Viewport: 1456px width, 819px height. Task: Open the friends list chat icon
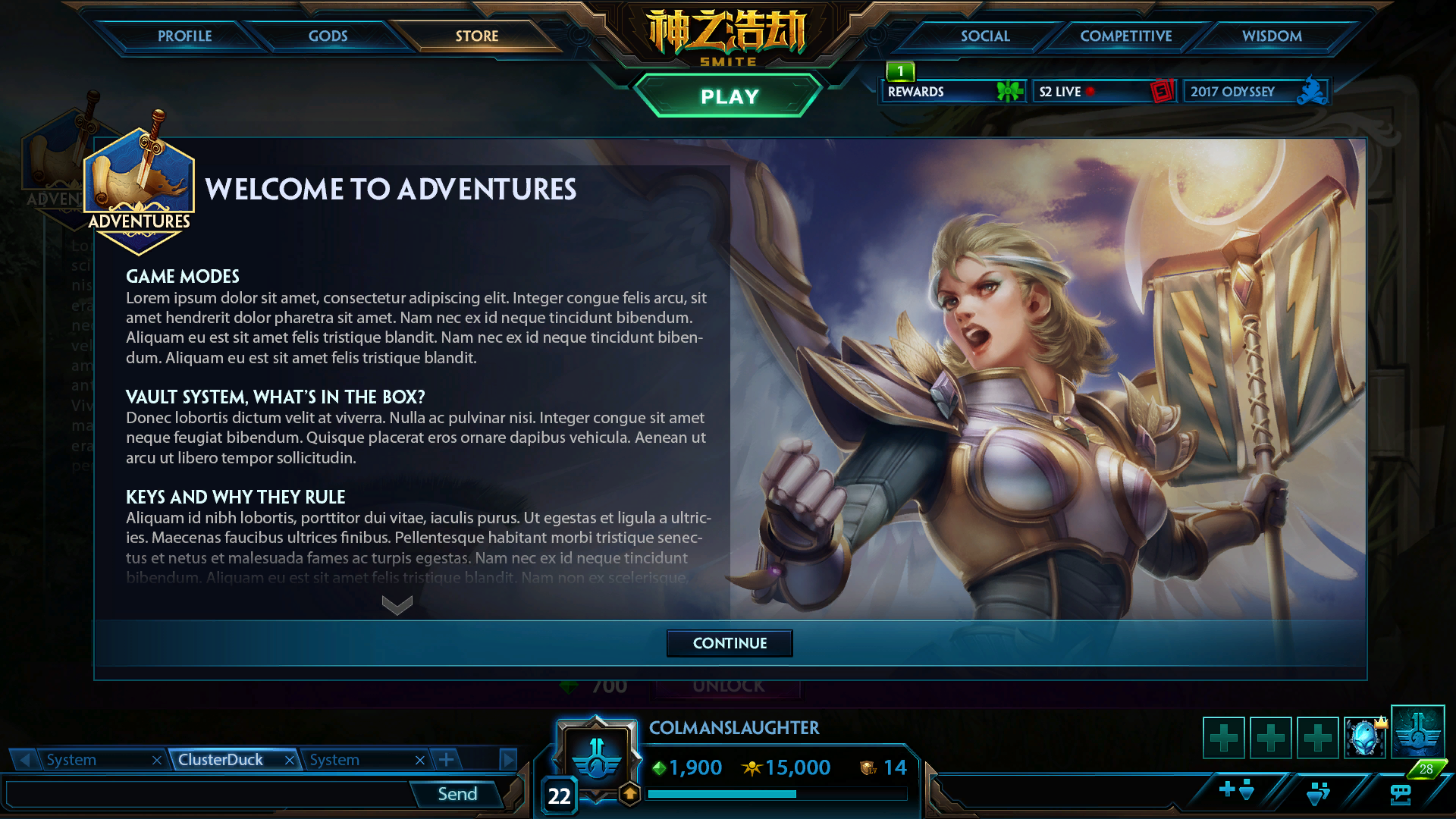(x=1400, y=793)
